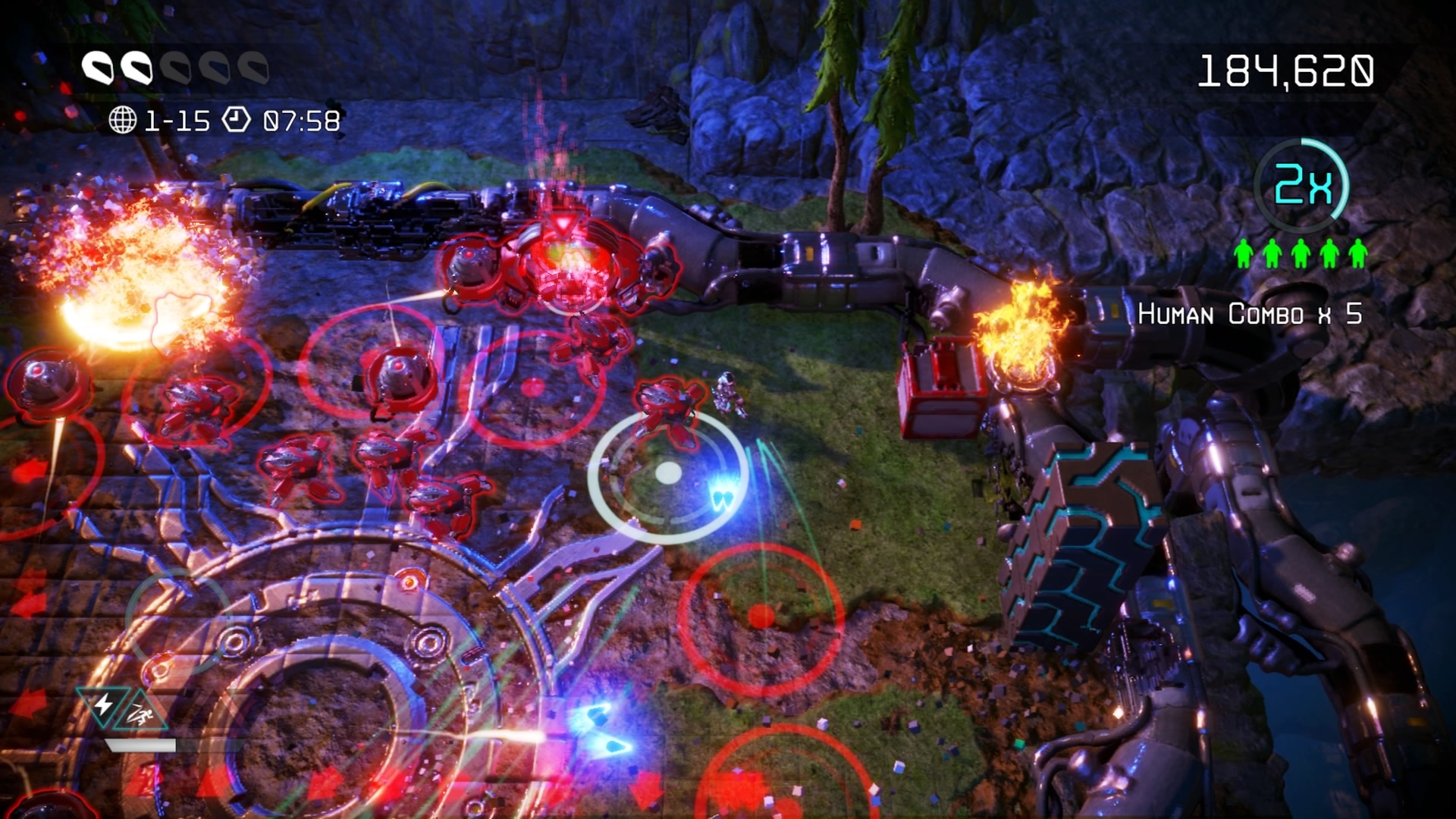1456x819 pixels.
Task: Select the dash runner triangle icon
Action: tap(140, 714)
